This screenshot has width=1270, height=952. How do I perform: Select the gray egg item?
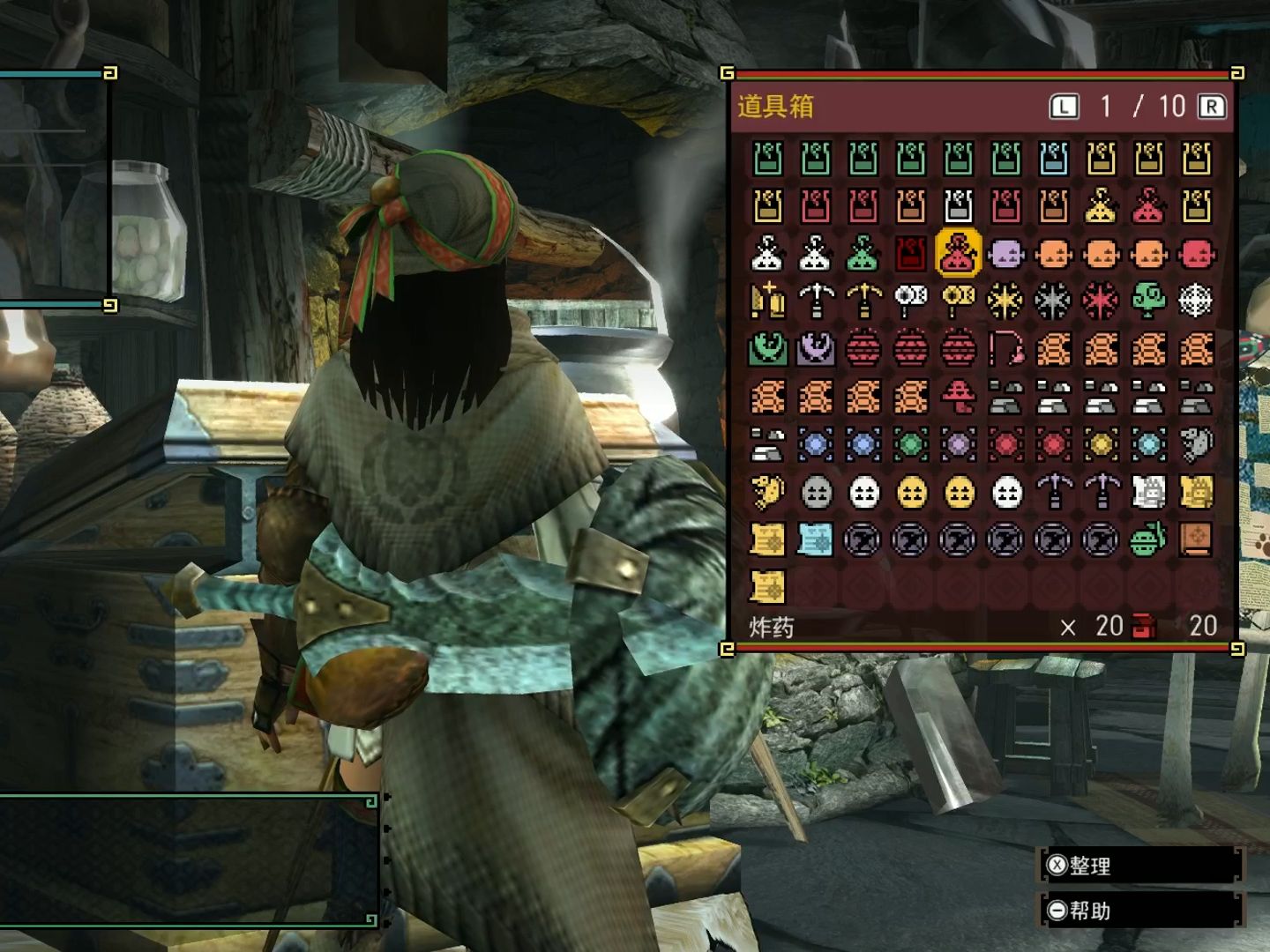click(815, 492)
